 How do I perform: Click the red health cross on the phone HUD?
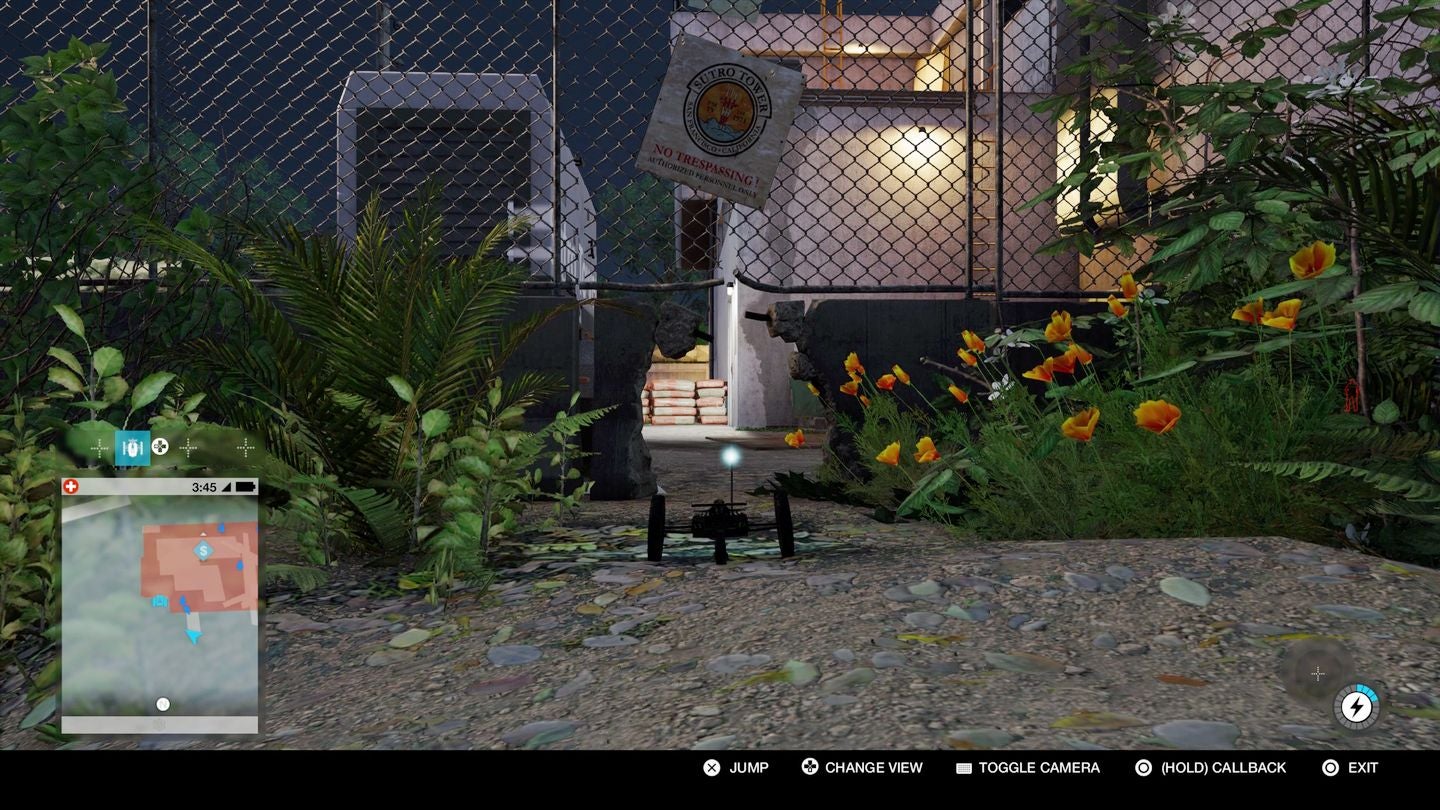click(x=71, y=486)
